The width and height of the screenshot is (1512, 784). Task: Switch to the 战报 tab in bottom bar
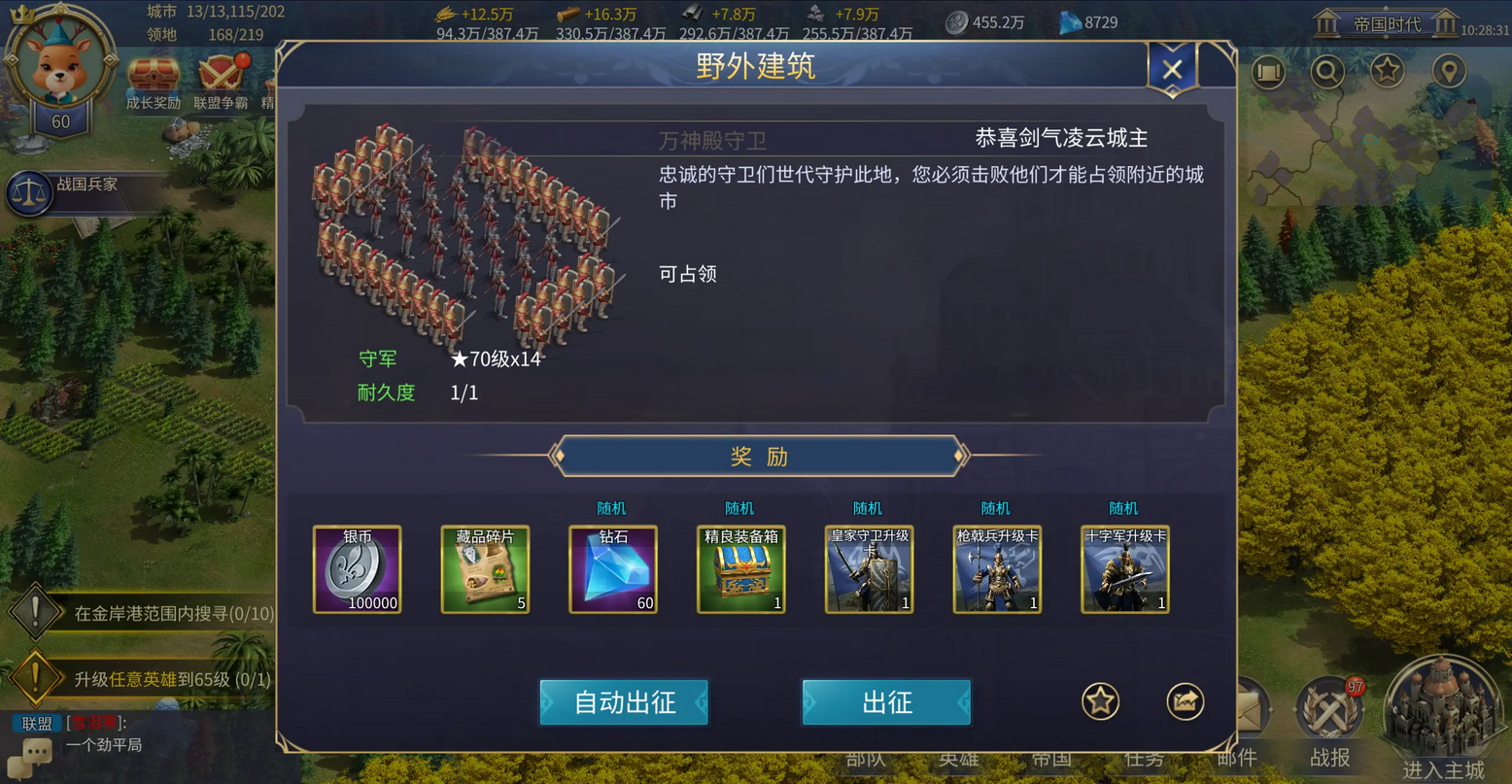click(x=1327, y=758)
